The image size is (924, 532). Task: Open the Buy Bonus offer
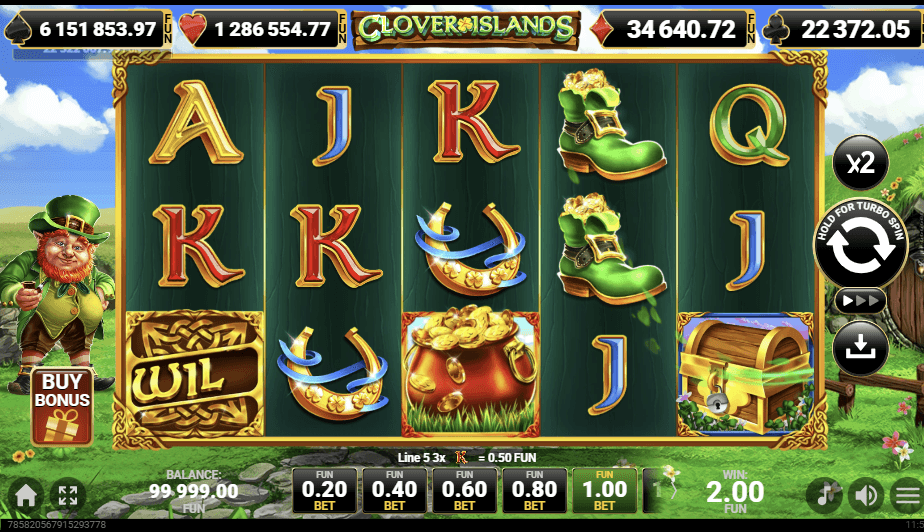coord(62,405)
